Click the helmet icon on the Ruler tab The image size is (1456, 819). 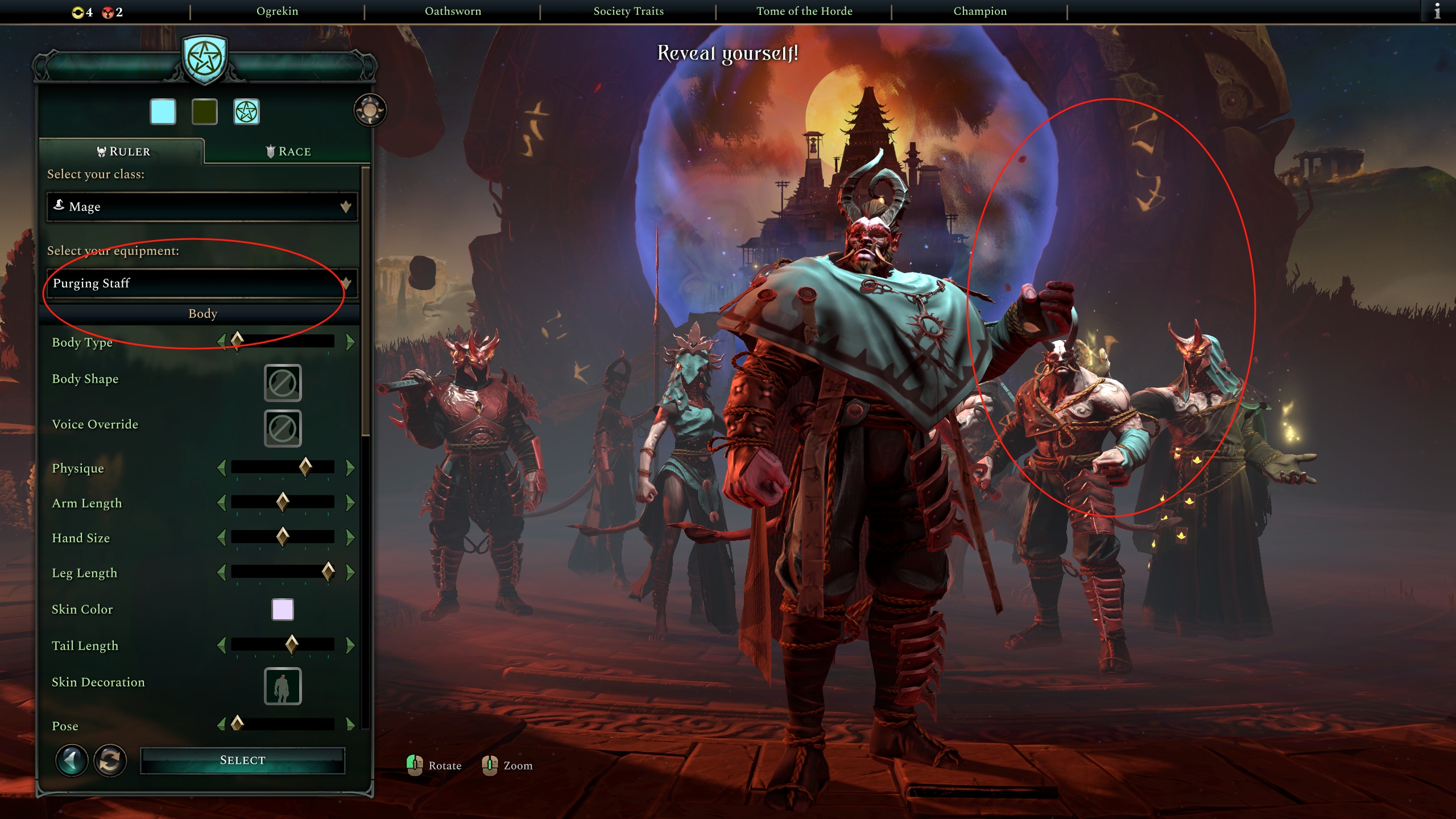(100, 151)
